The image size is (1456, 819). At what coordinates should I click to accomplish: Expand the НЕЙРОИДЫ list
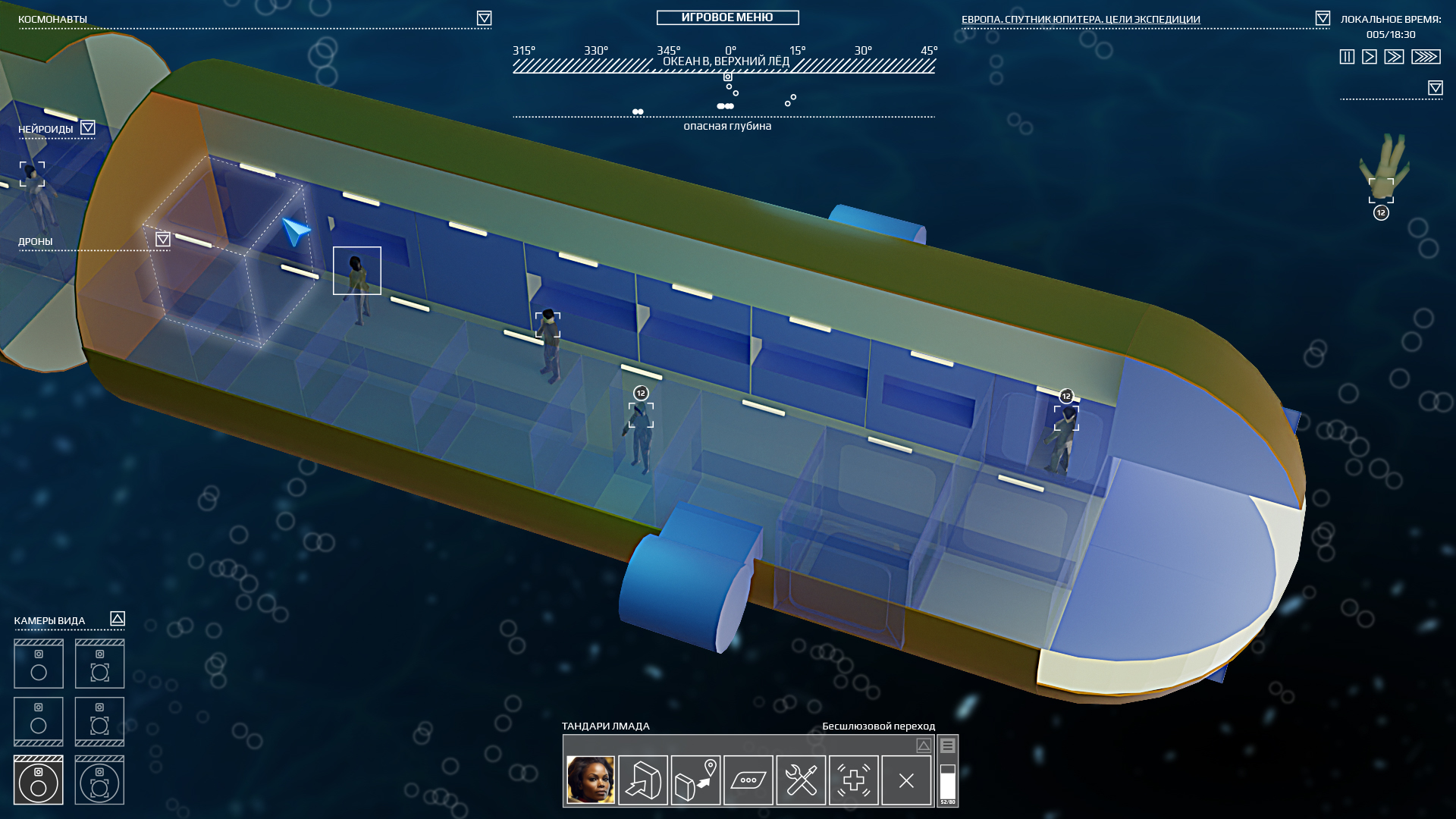tap(88, 128)
